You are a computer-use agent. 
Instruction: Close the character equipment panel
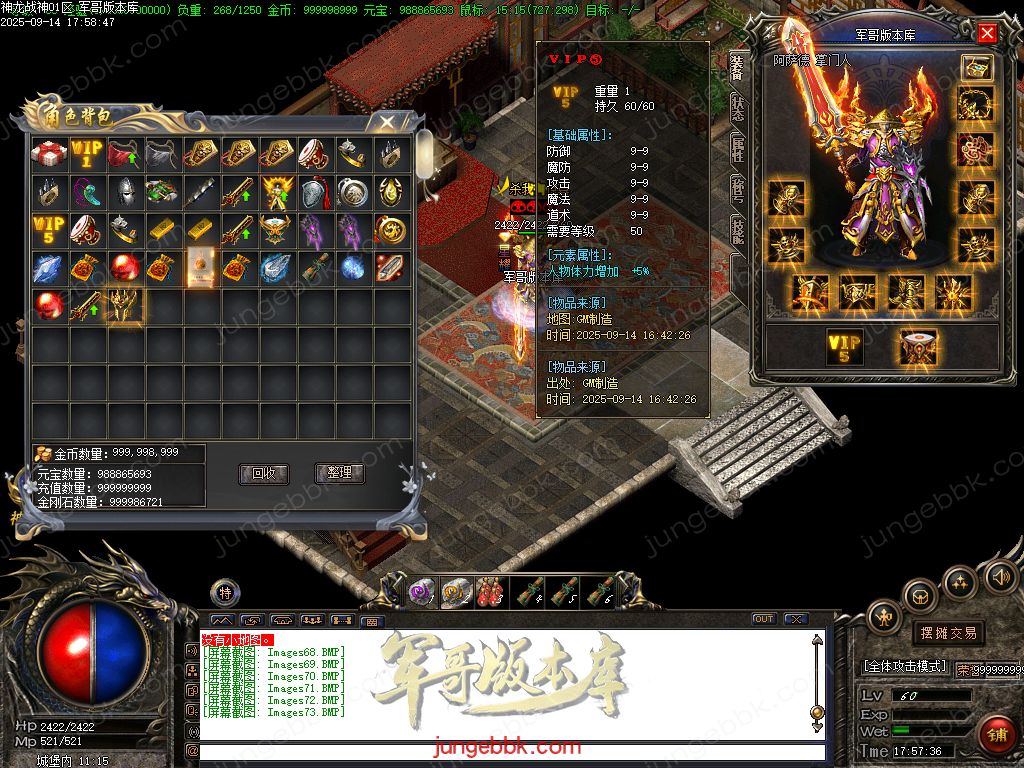pos(987,34)
